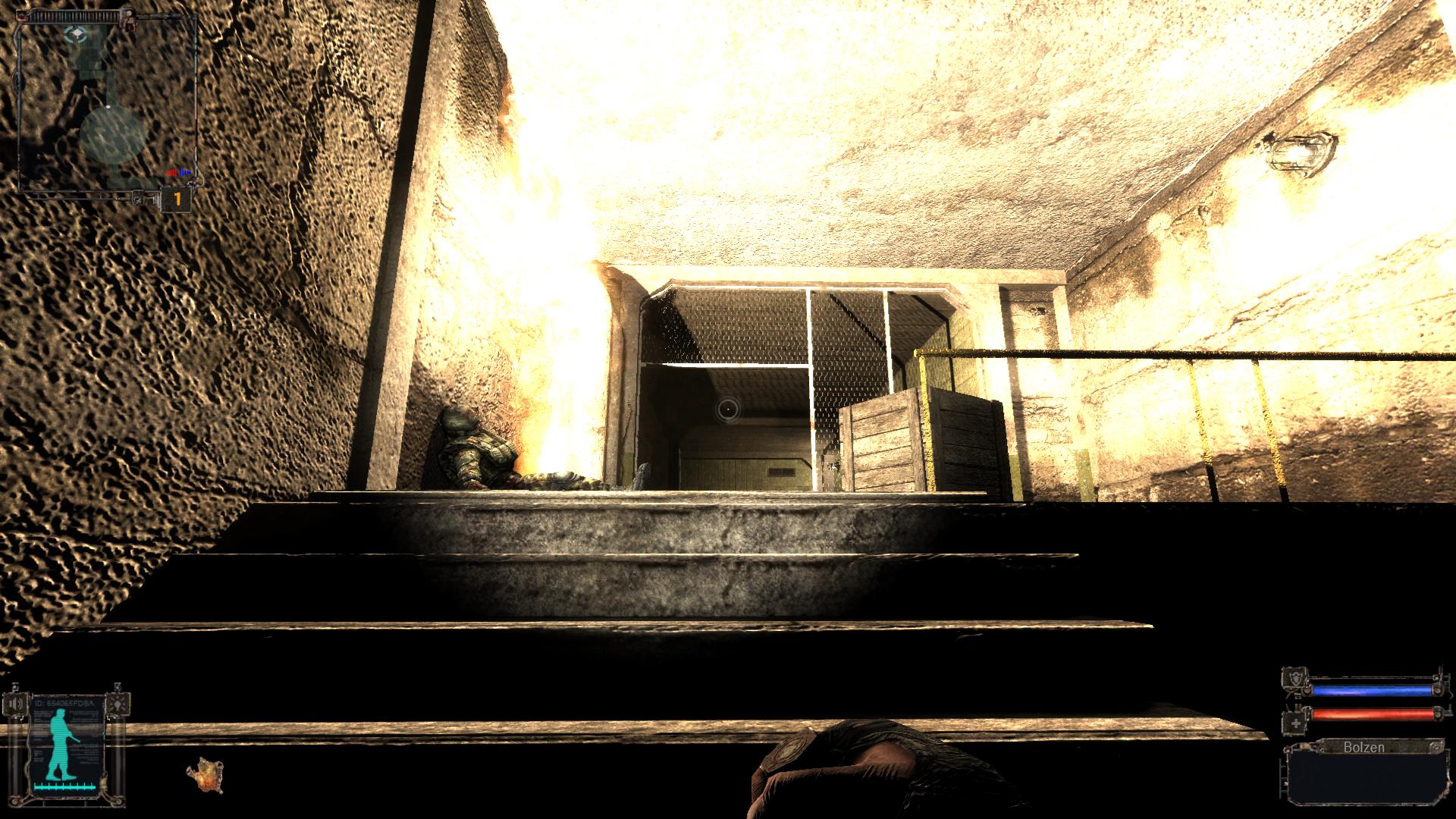
Task: Click the red noise arrow indicator
Action: (x=172, y=173)
